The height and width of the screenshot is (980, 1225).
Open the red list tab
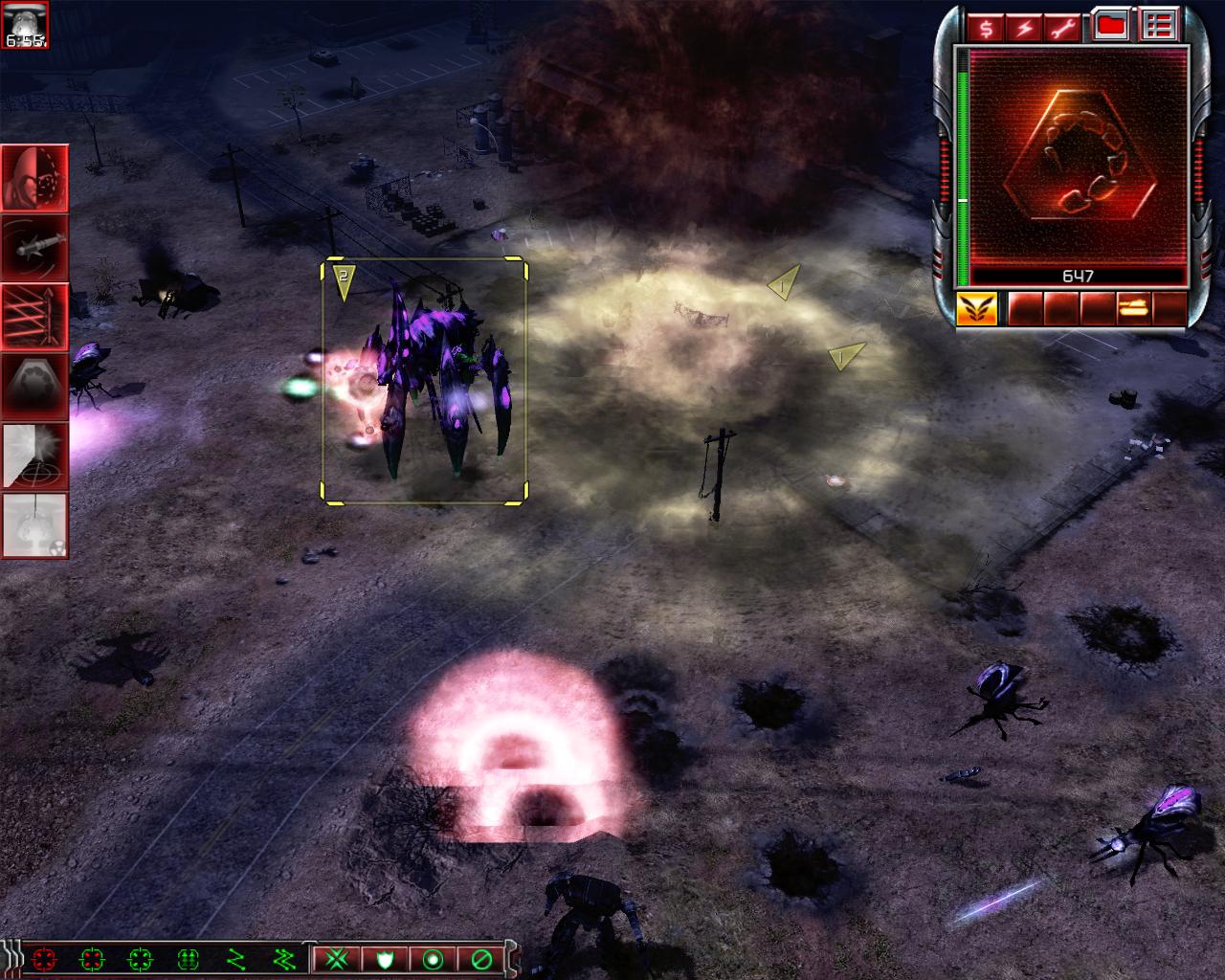pos(1159,26)
